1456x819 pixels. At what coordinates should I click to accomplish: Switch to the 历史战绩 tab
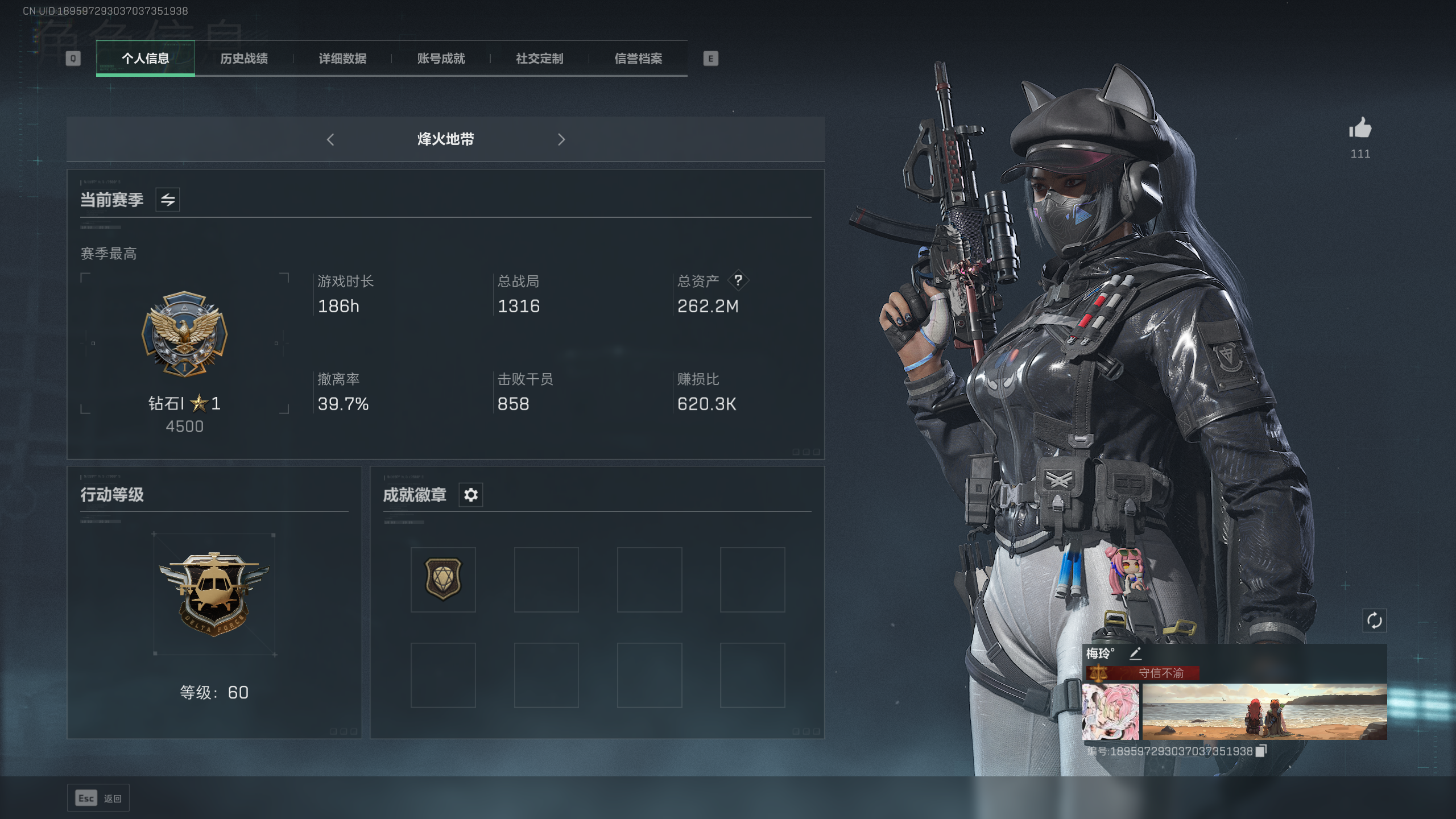pos(245,59)
